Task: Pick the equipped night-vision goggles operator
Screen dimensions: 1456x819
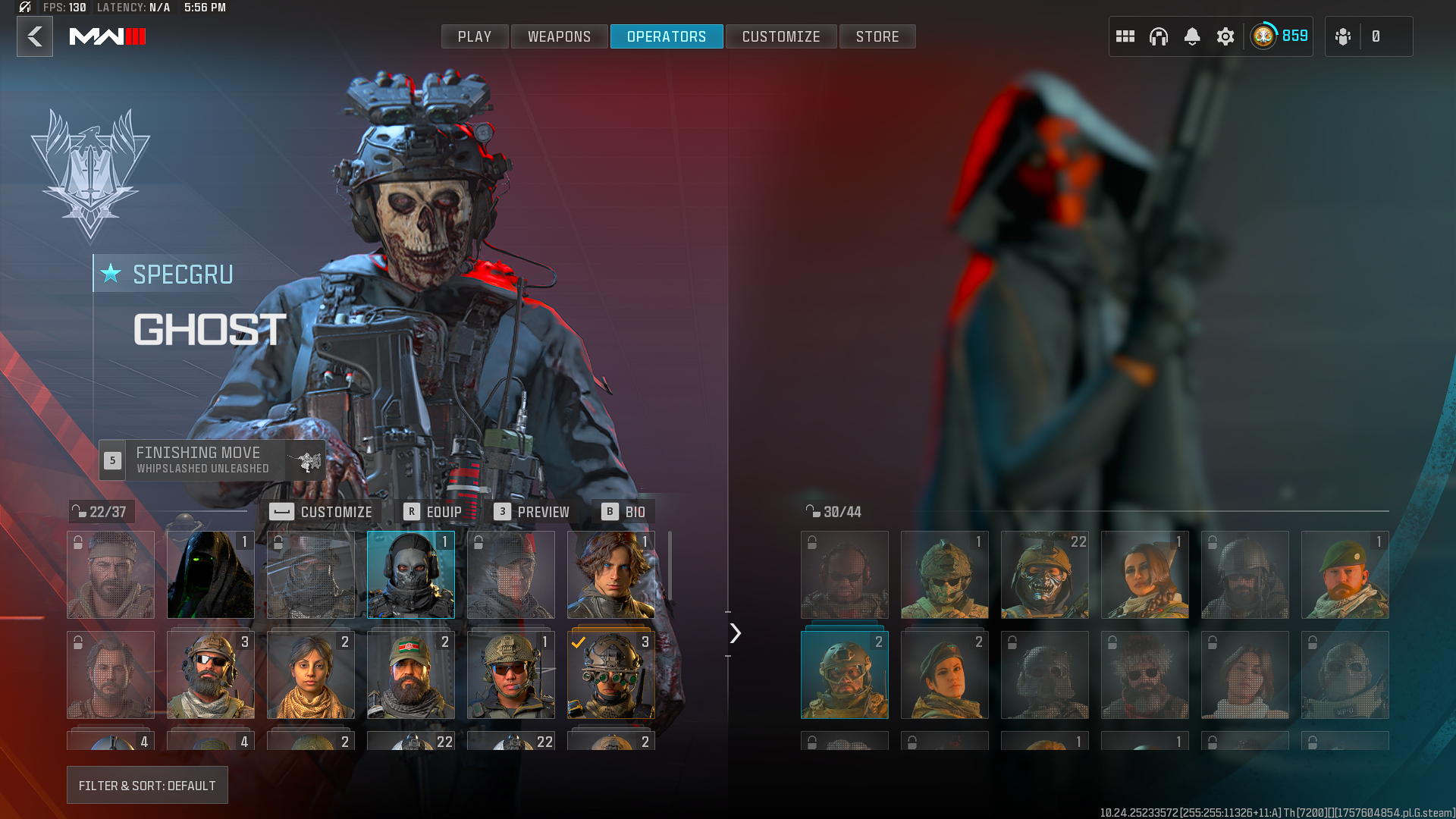Action: [x=611, y=675]
